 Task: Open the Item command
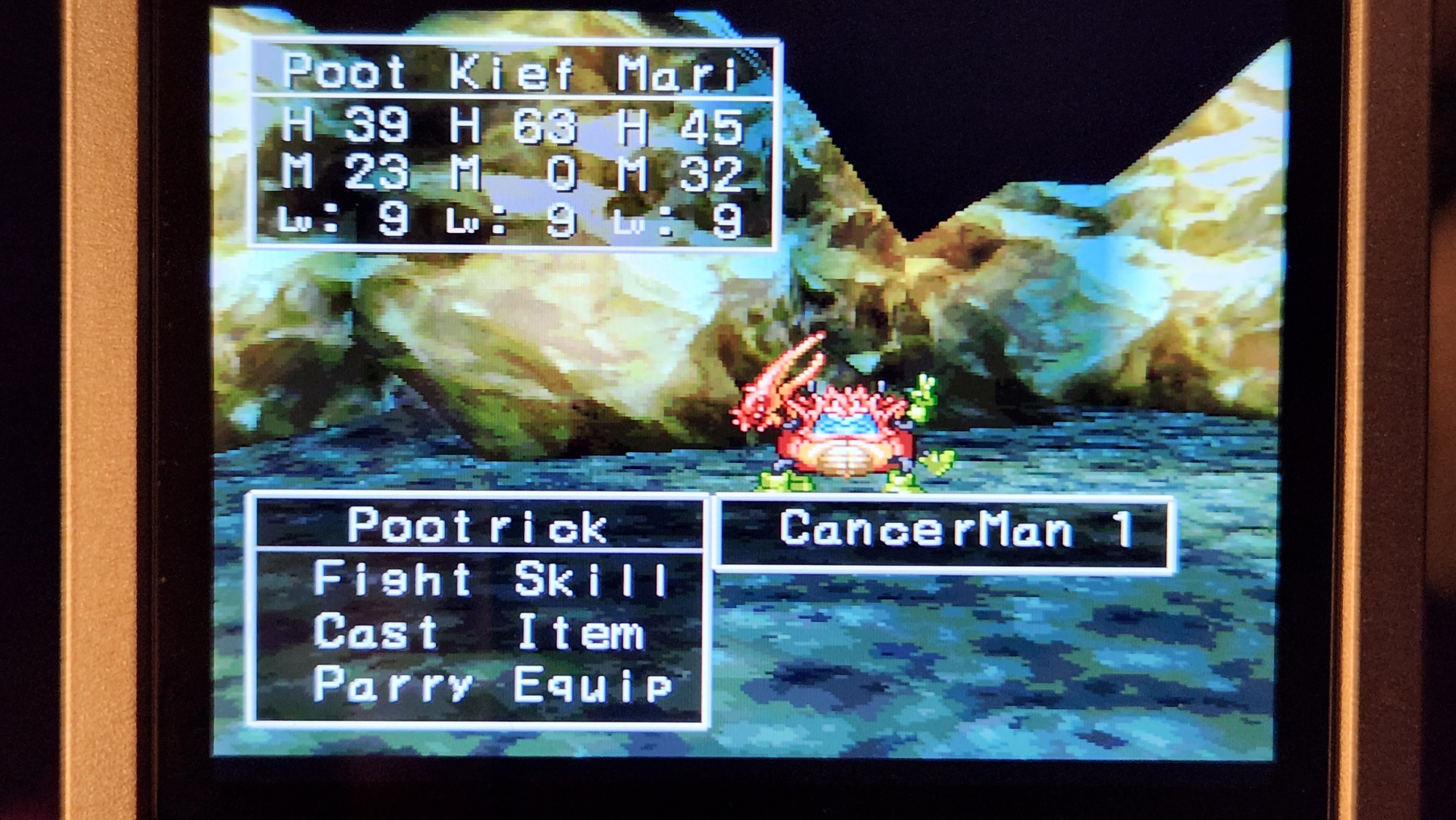tap(581, 633)
